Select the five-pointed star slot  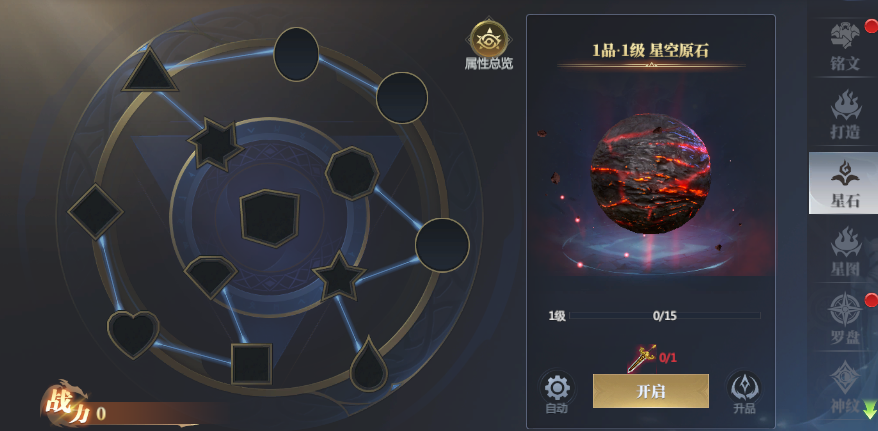coord(339,277)
